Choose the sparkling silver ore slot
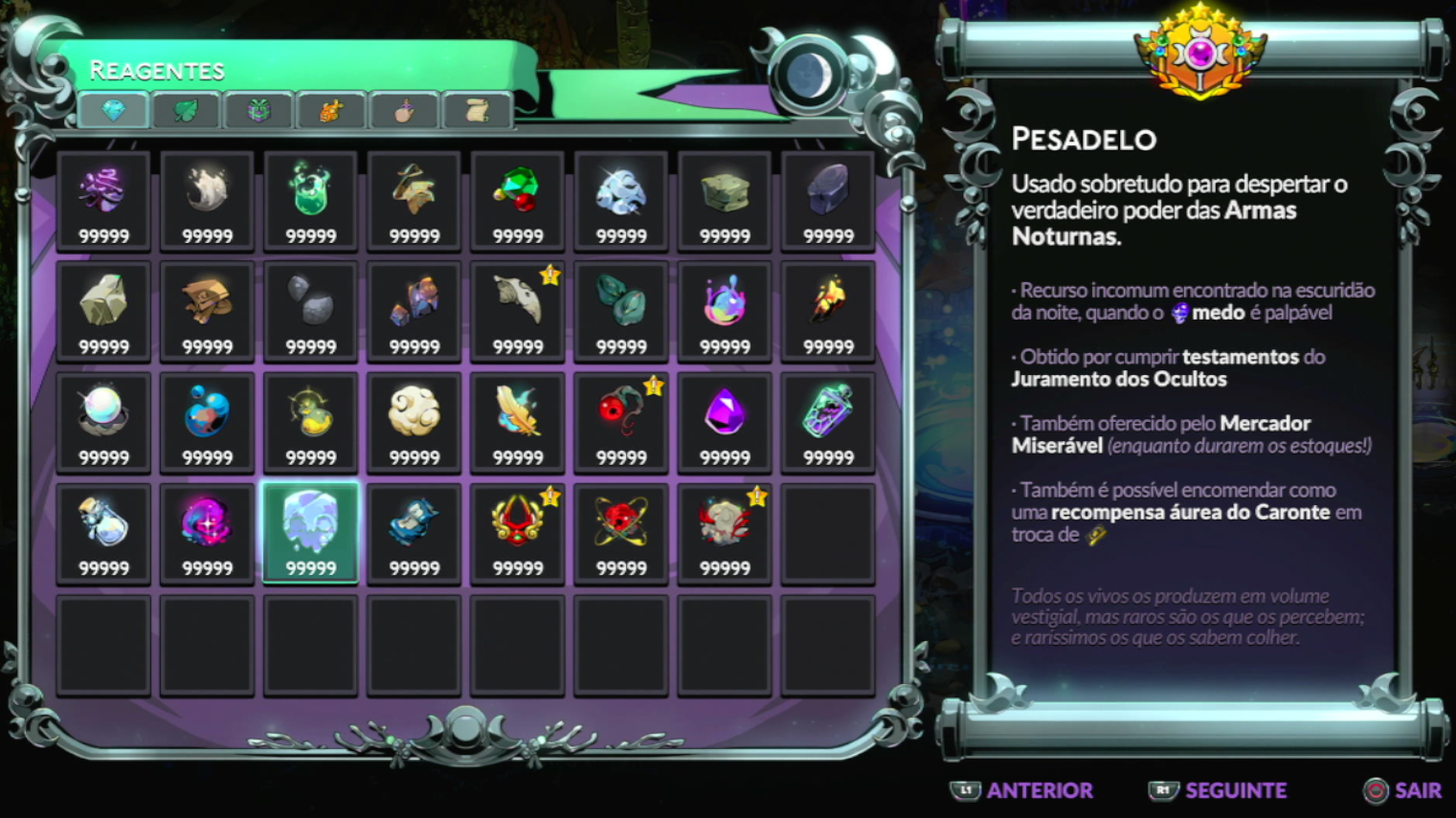 point(621,200)
